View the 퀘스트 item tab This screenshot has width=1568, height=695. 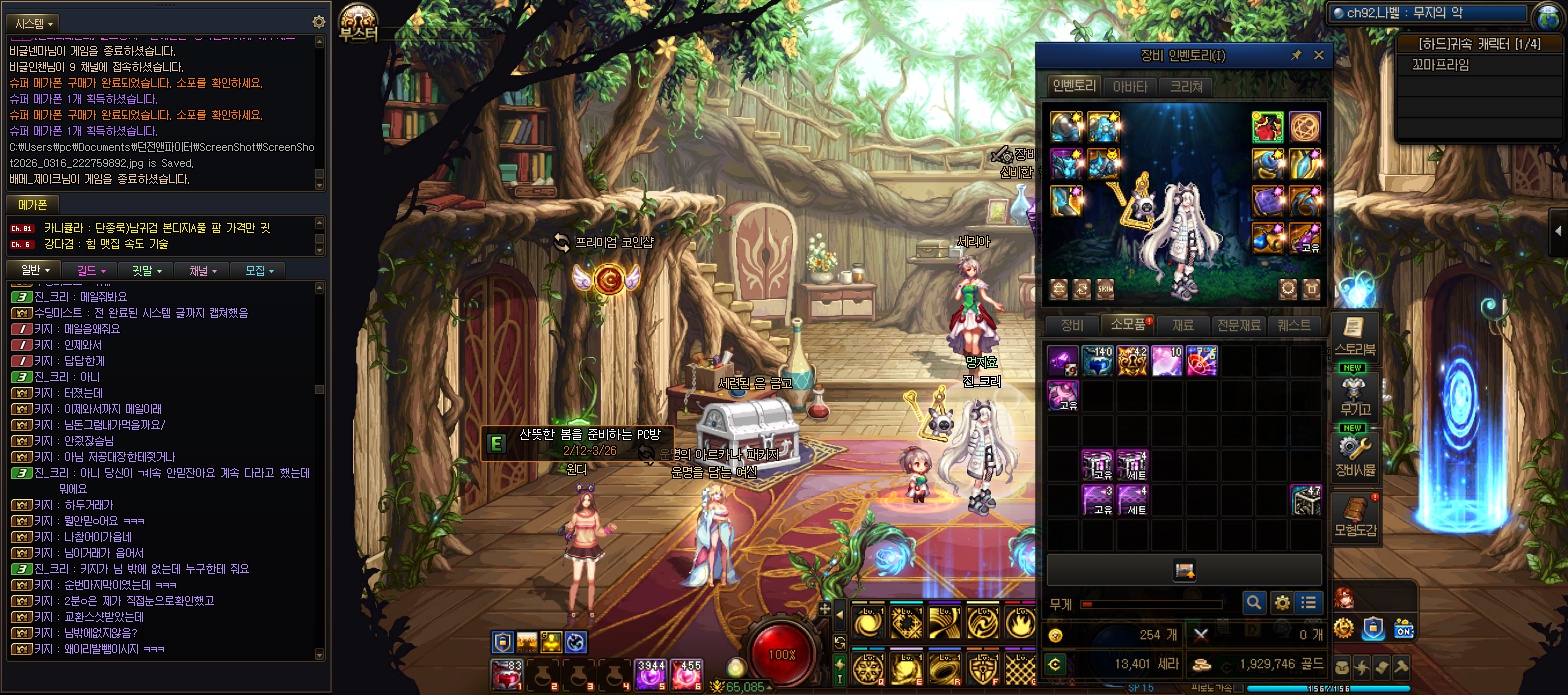point(1294,325)
